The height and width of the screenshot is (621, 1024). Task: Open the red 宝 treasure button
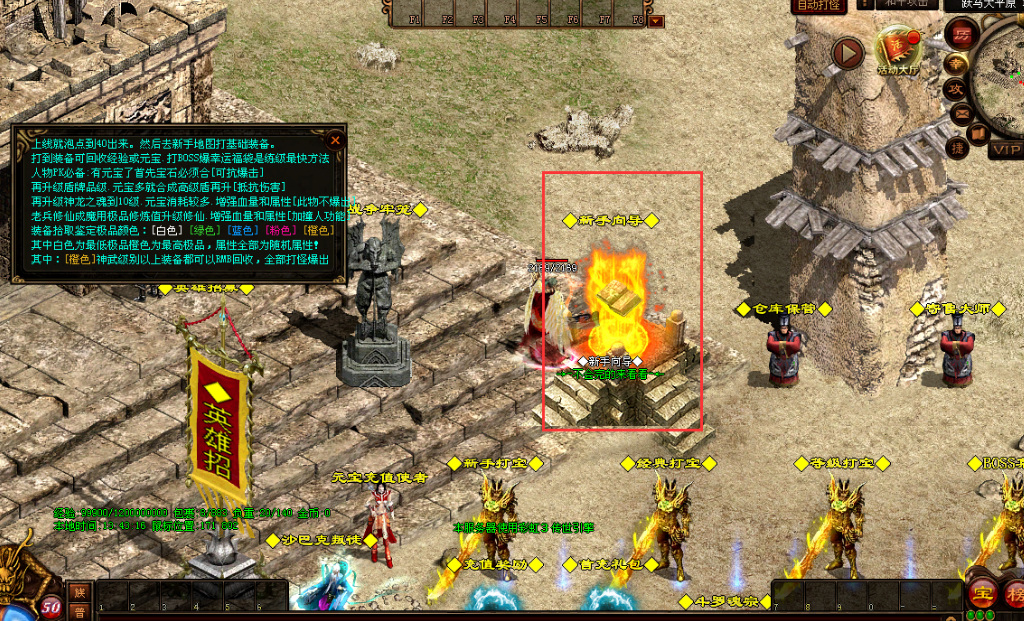tap(982, 592)
